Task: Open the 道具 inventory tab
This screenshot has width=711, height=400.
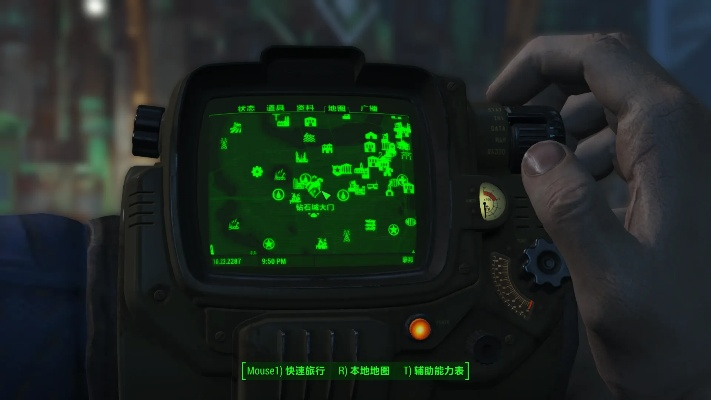Action: (x=277, y=108)
